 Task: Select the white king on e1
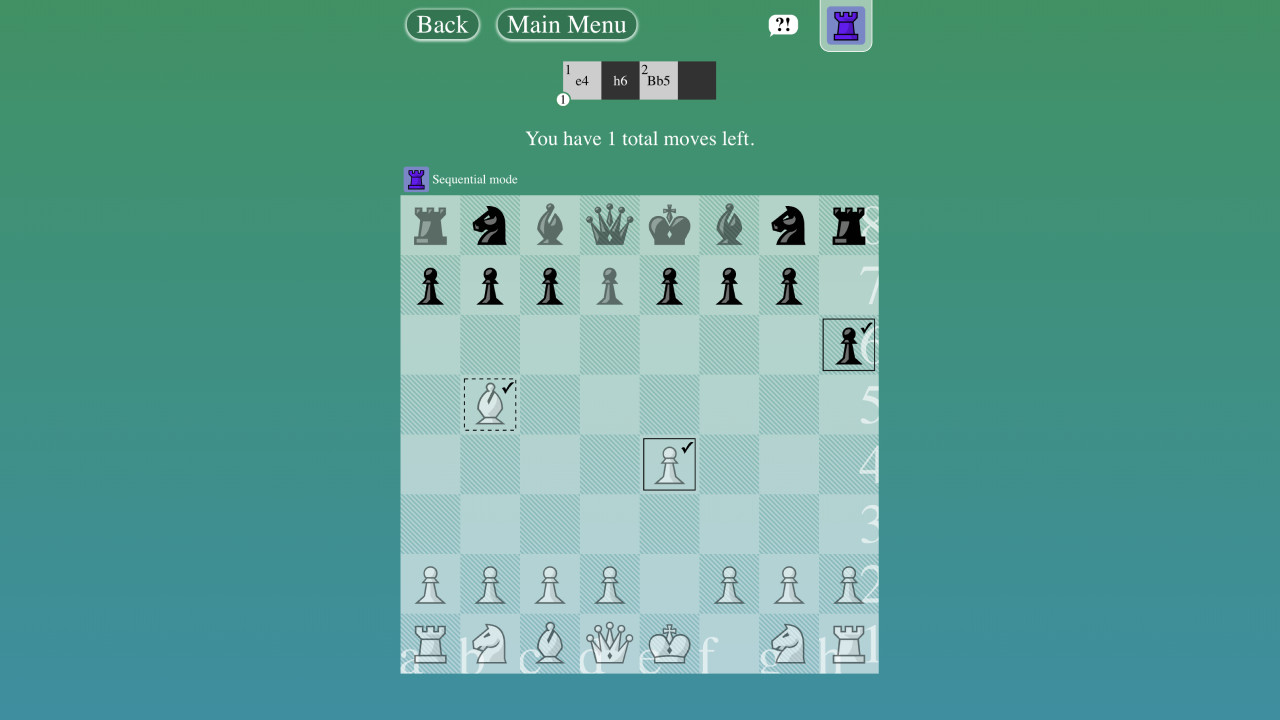click(x=669, y=644)
